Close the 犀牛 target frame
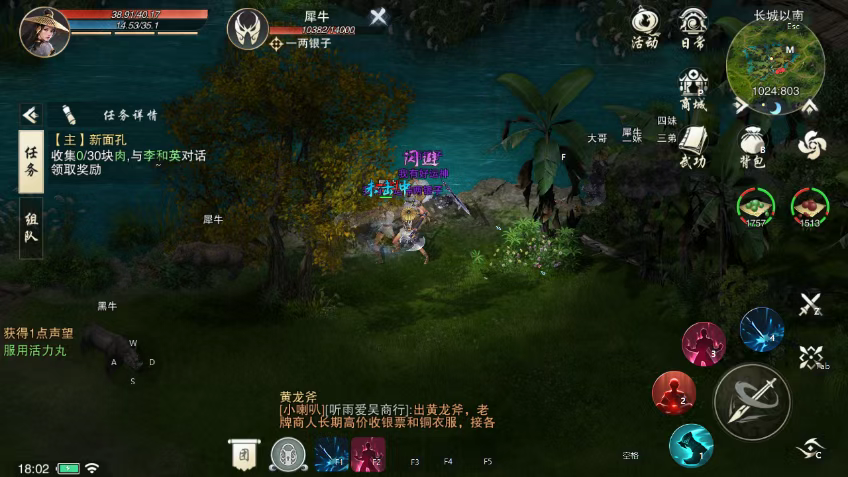This screenshot has width=848, height=477. coord(378,16)
